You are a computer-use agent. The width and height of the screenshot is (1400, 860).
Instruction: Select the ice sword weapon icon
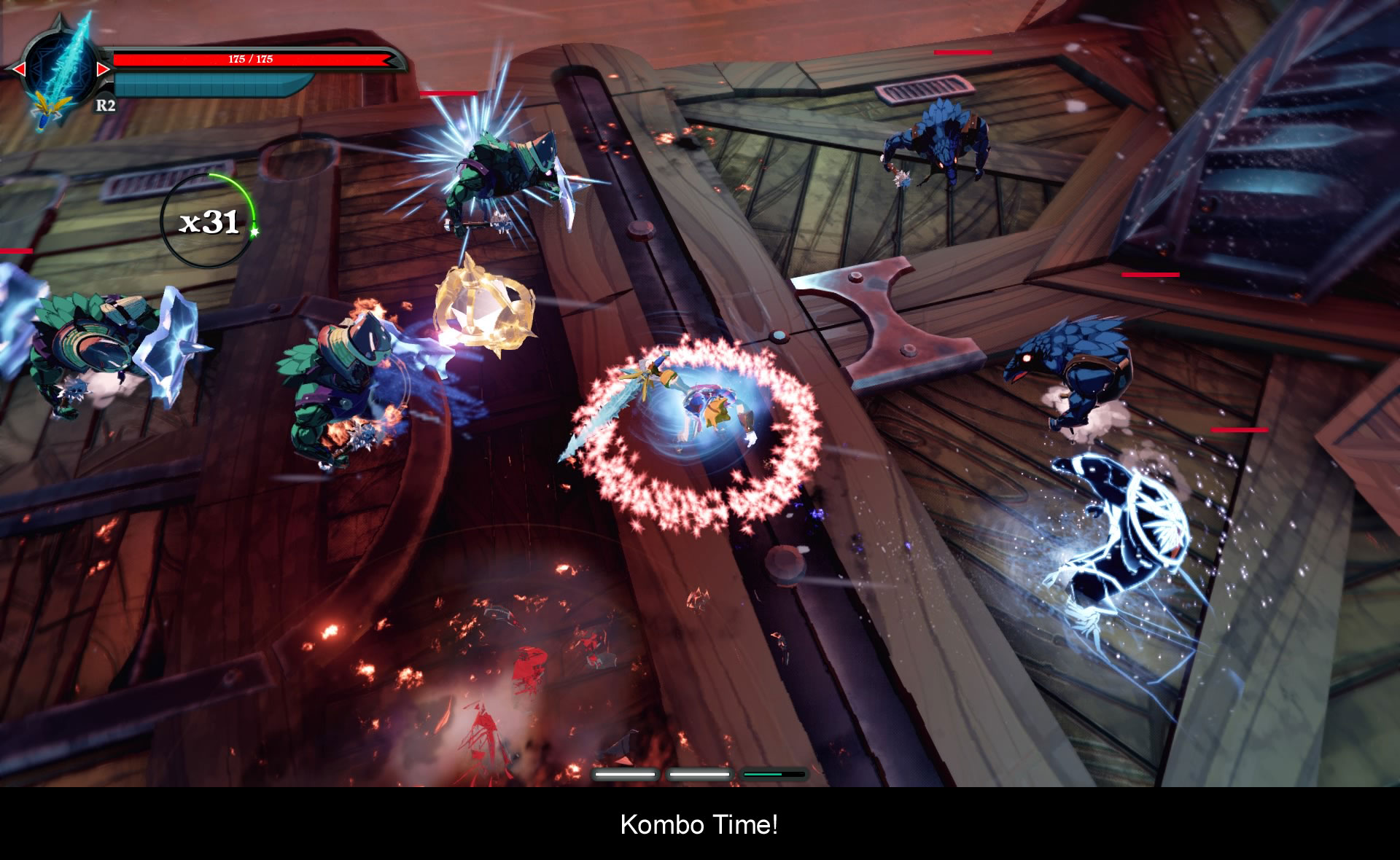pyautogui.click(x=61, y=69)
